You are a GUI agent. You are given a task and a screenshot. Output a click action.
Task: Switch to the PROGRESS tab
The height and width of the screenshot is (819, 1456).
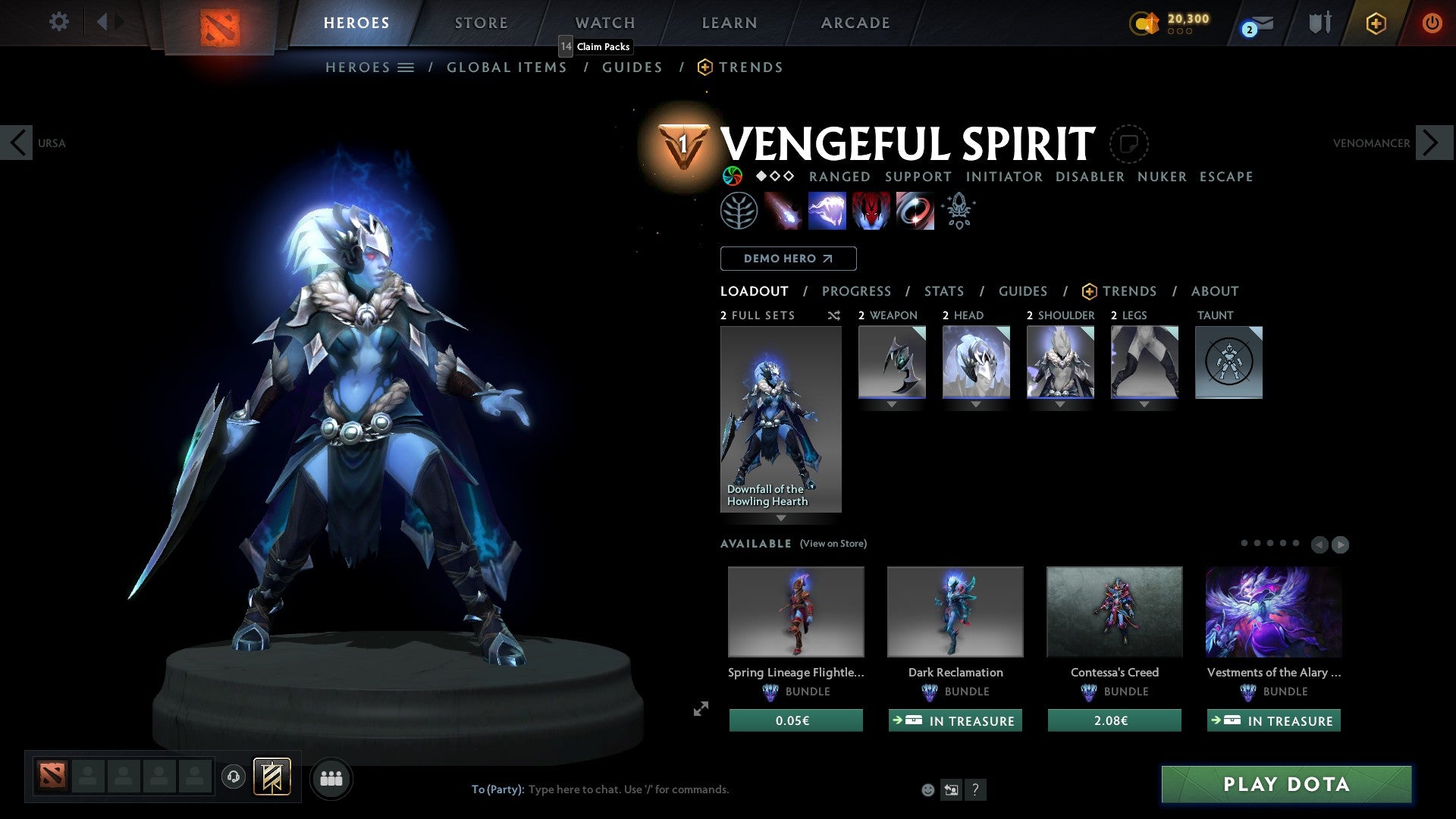857,291
